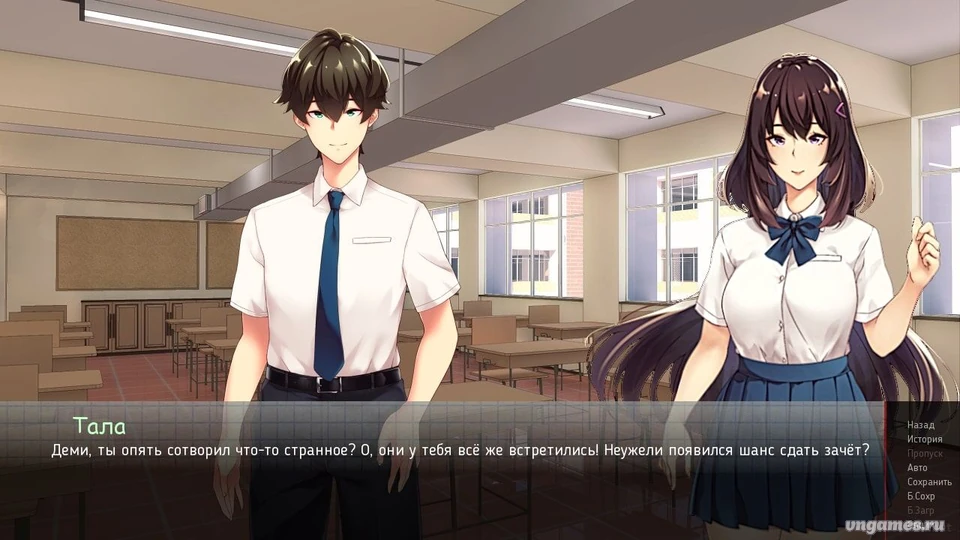Screen dimensions: 960x540
Task: Go back with the Назад button
Action: [920, 425]
